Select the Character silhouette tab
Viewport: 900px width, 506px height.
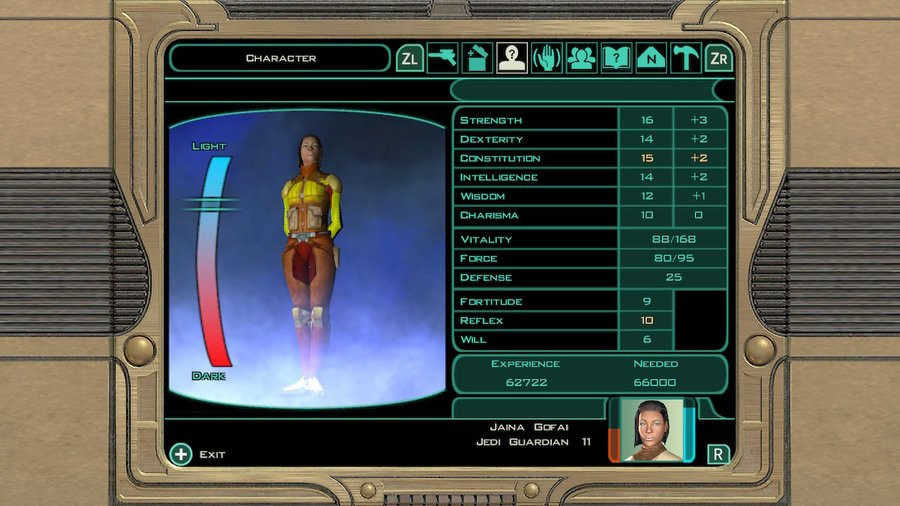pos(512,58)
